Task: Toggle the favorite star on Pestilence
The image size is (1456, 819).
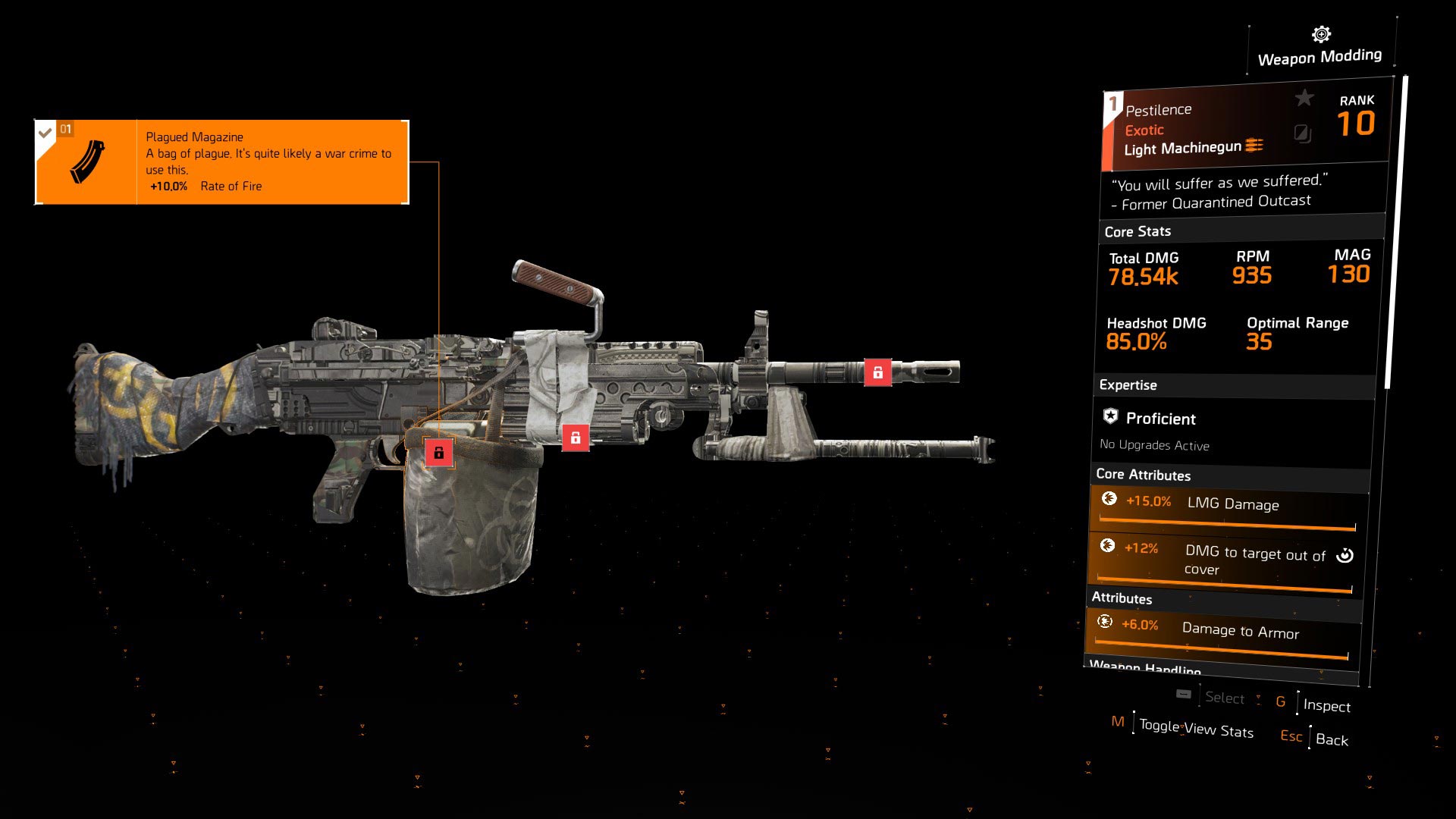Action: (x=1304, y=98)
